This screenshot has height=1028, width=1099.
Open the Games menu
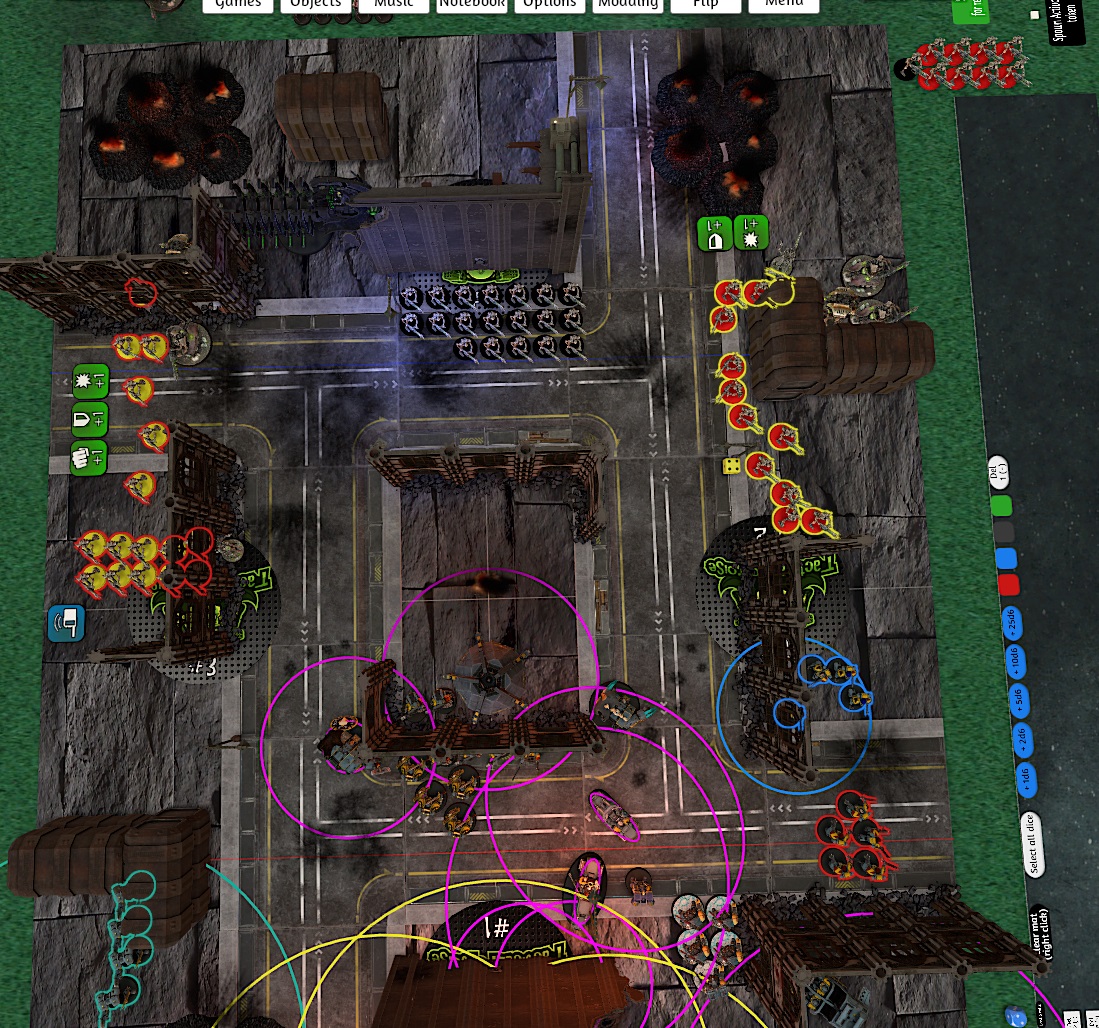238,5
